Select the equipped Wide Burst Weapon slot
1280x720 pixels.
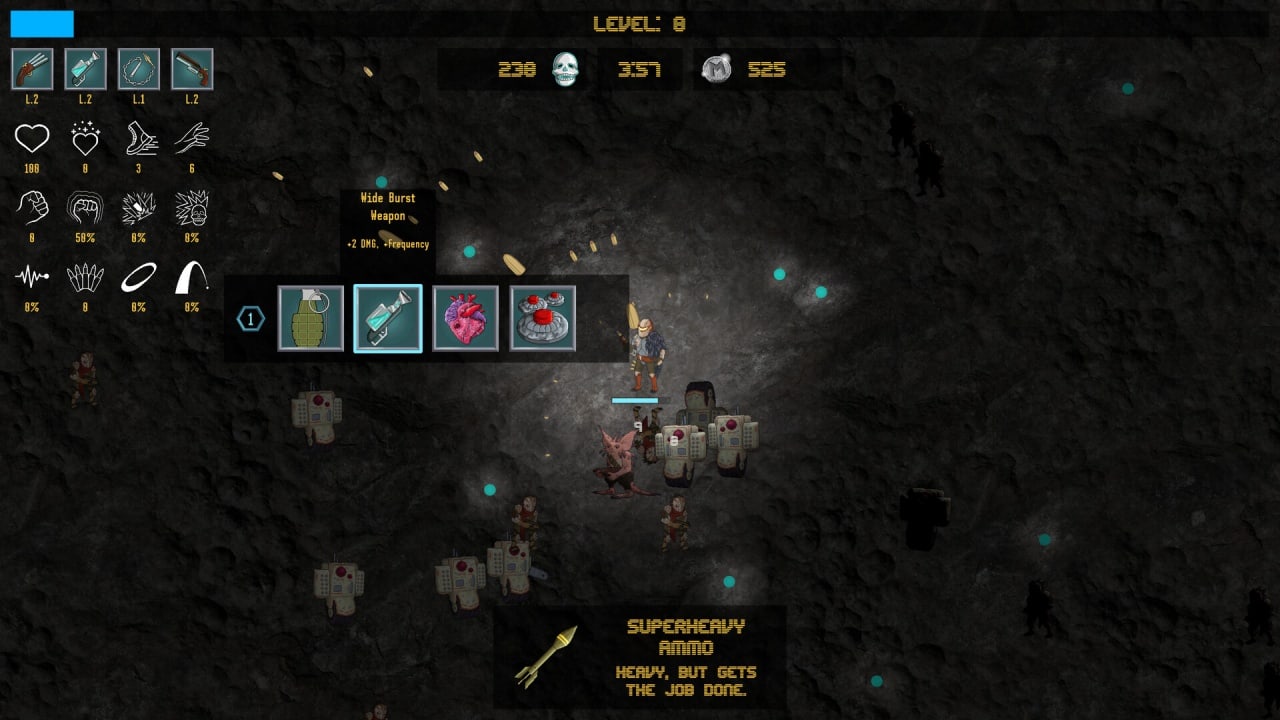click(x=85, y=69)
